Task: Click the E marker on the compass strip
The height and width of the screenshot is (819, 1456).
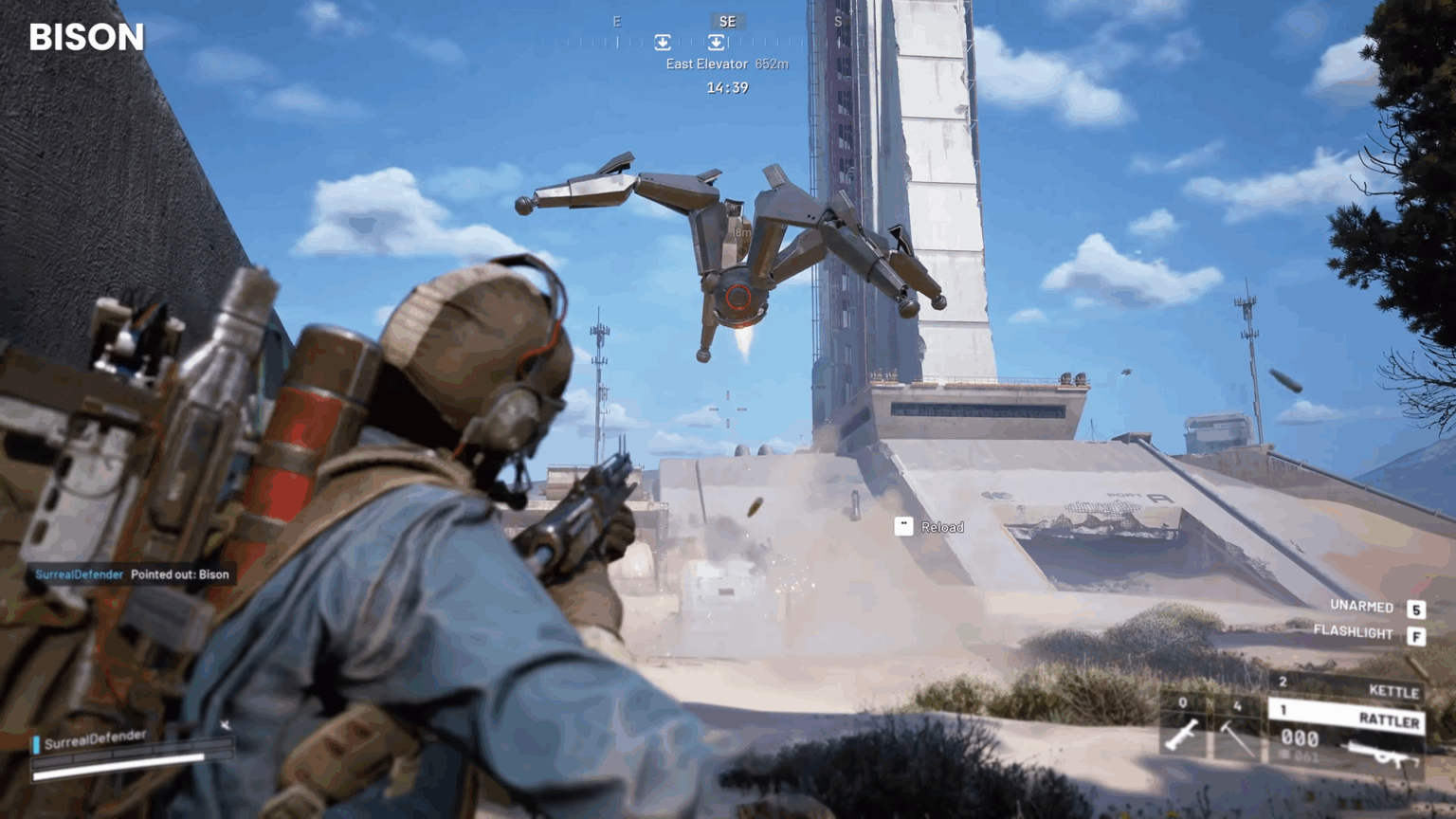Action: pyautogui.click(x=616, y=22)
